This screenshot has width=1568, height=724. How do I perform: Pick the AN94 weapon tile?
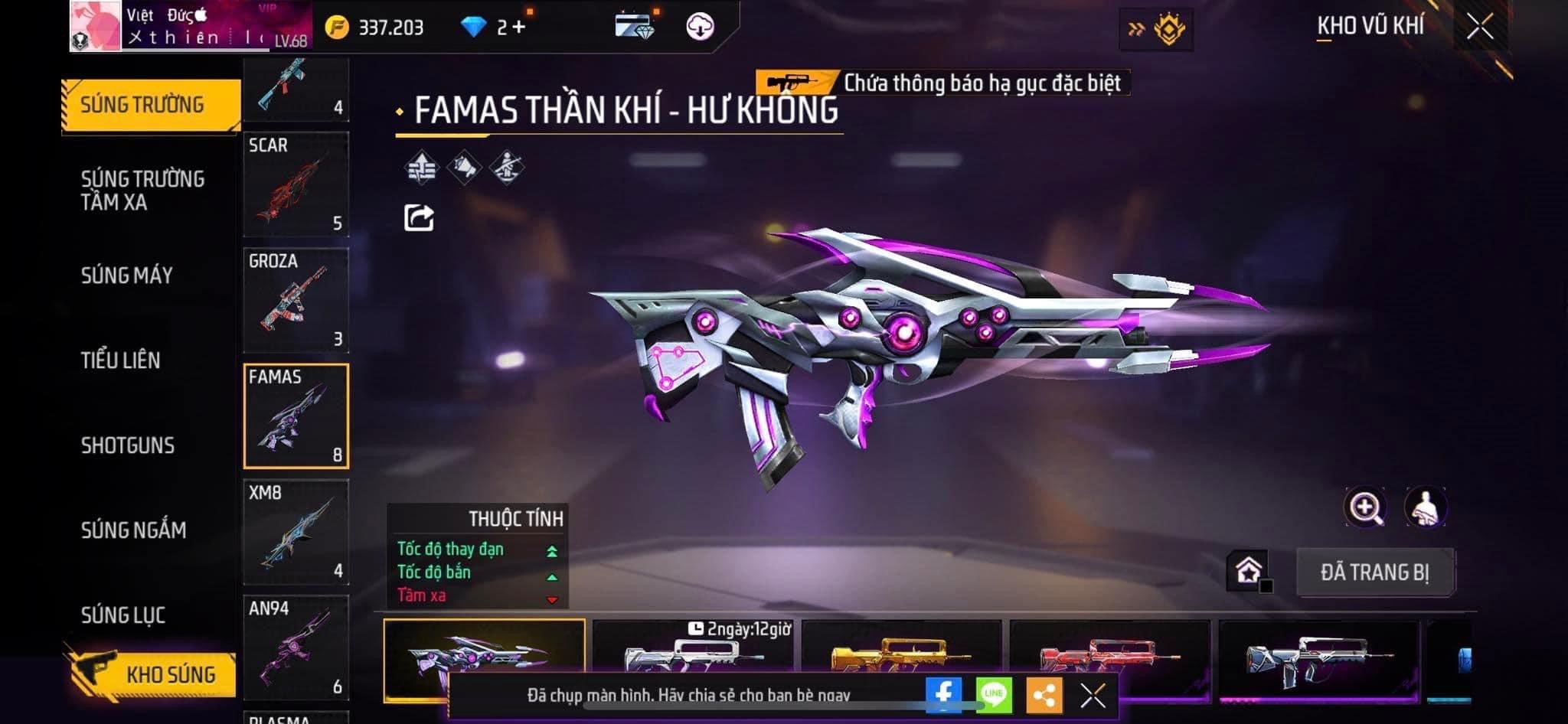point(296,647)
